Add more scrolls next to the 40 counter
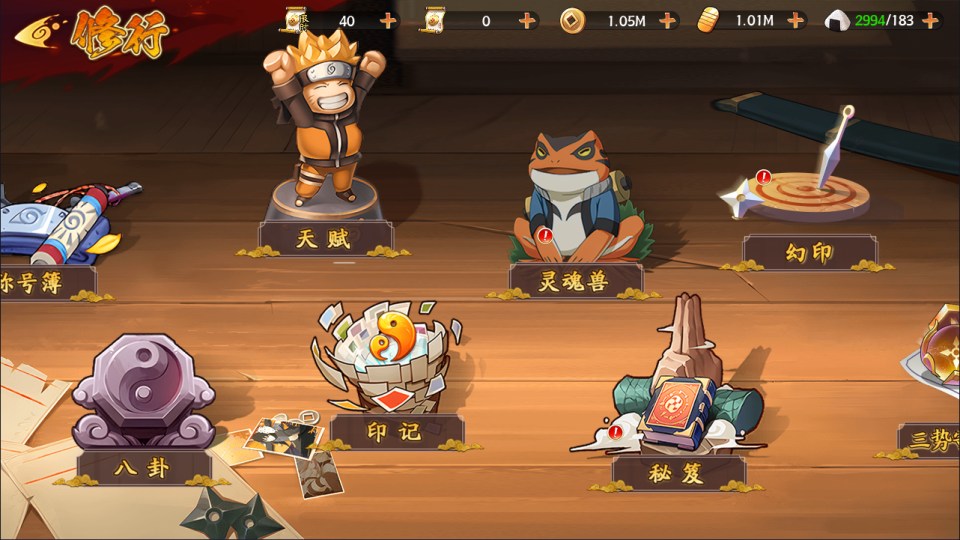This screenshot has width=960, height=540. 388,20
